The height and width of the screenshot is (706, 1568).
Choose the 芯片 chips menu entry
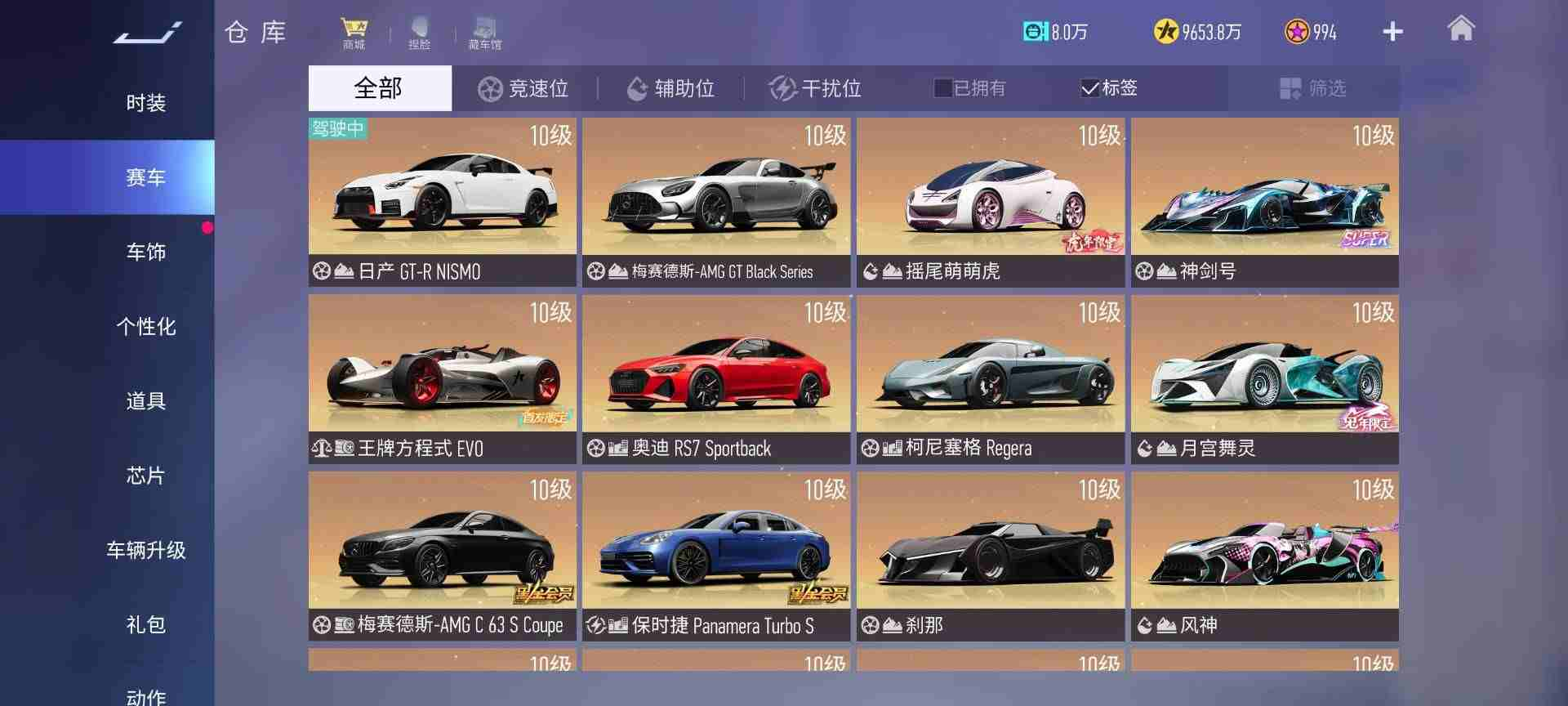[x=145, y=475]
